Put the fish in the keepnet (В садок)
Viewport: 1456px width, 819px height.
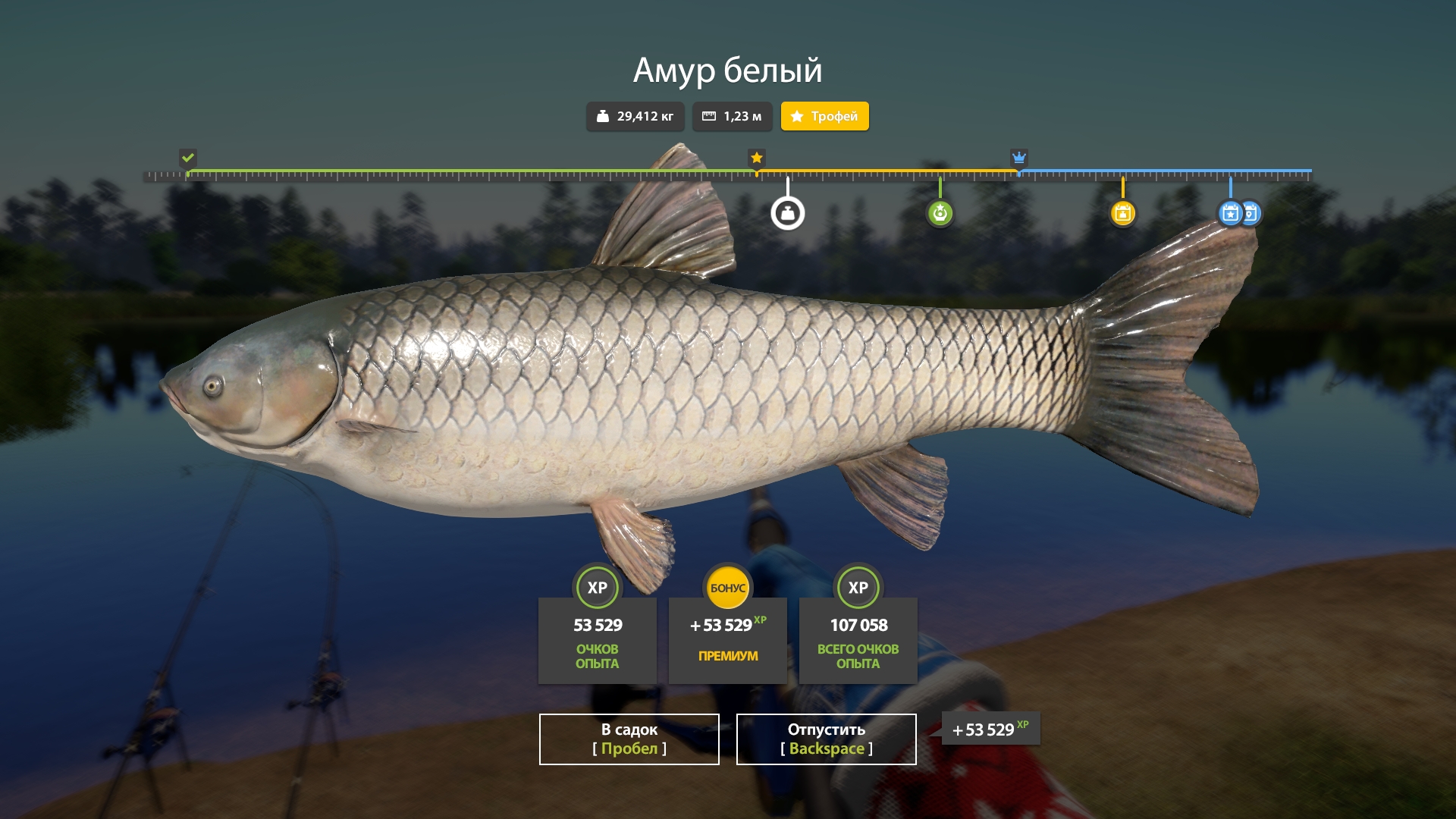[x=629, y=739]
